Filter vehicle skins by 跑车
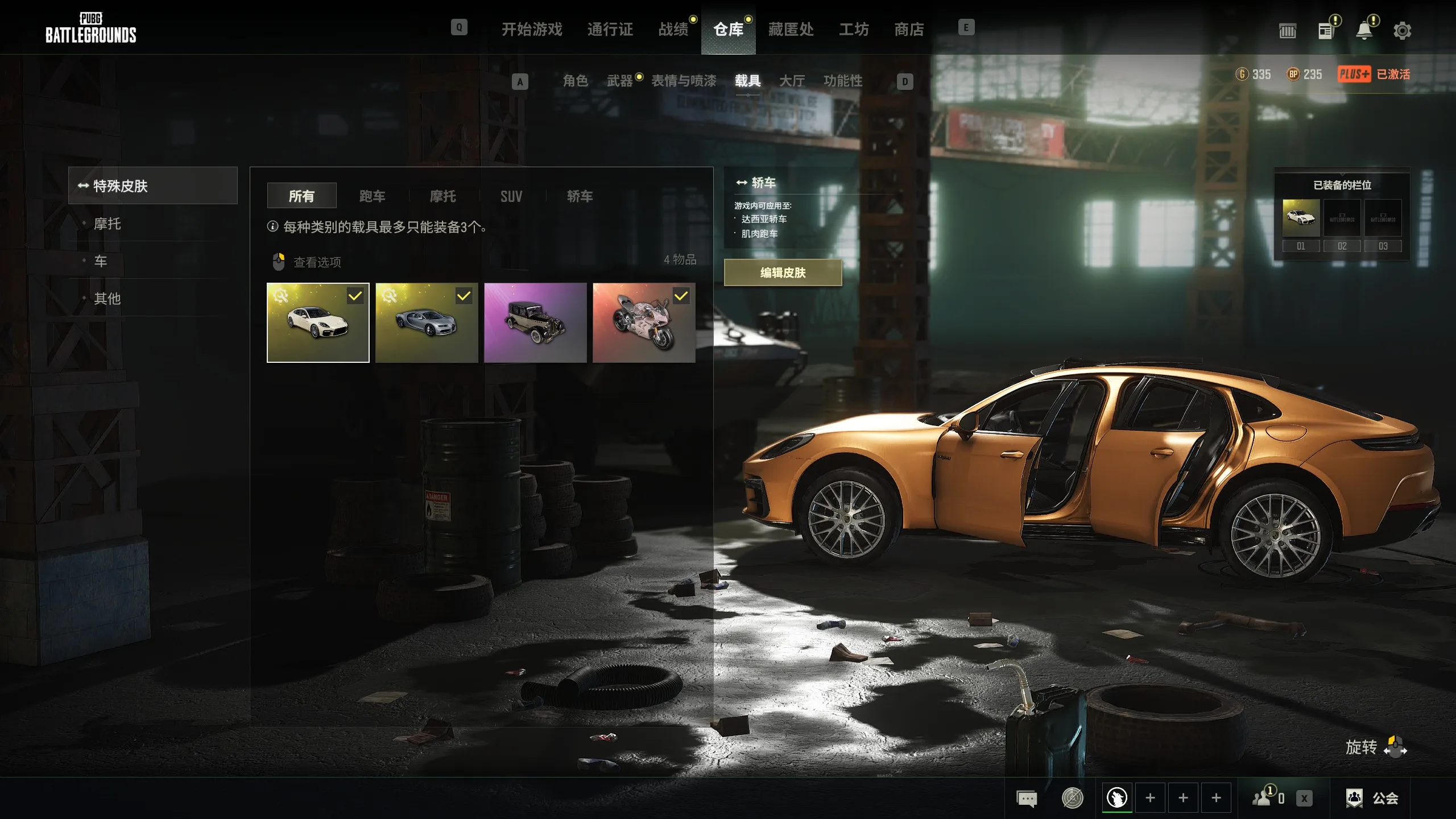The height and width of the screenshot is (819, 1456). click(x=373, y=196)
